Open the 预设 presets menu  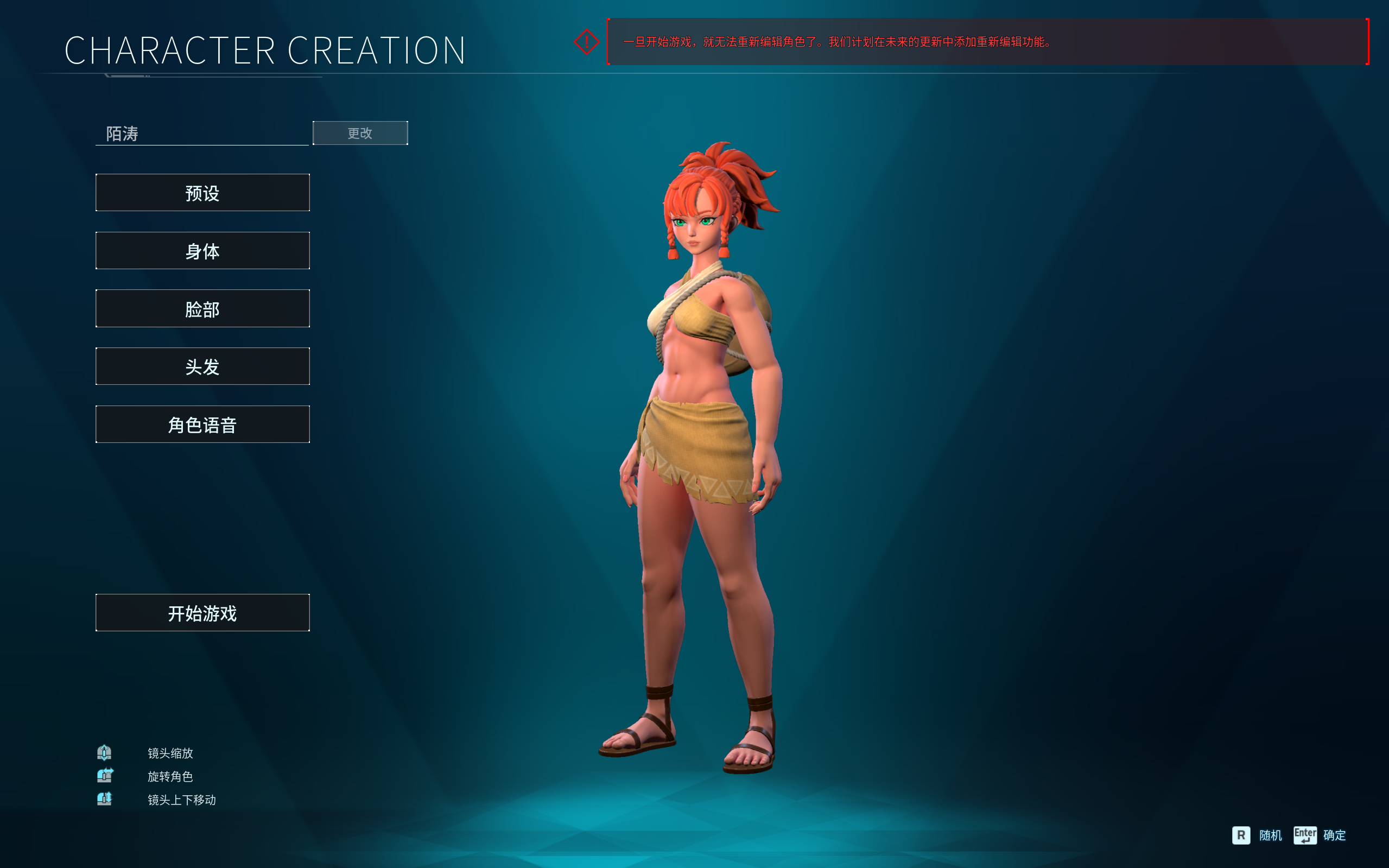[202, 193]
